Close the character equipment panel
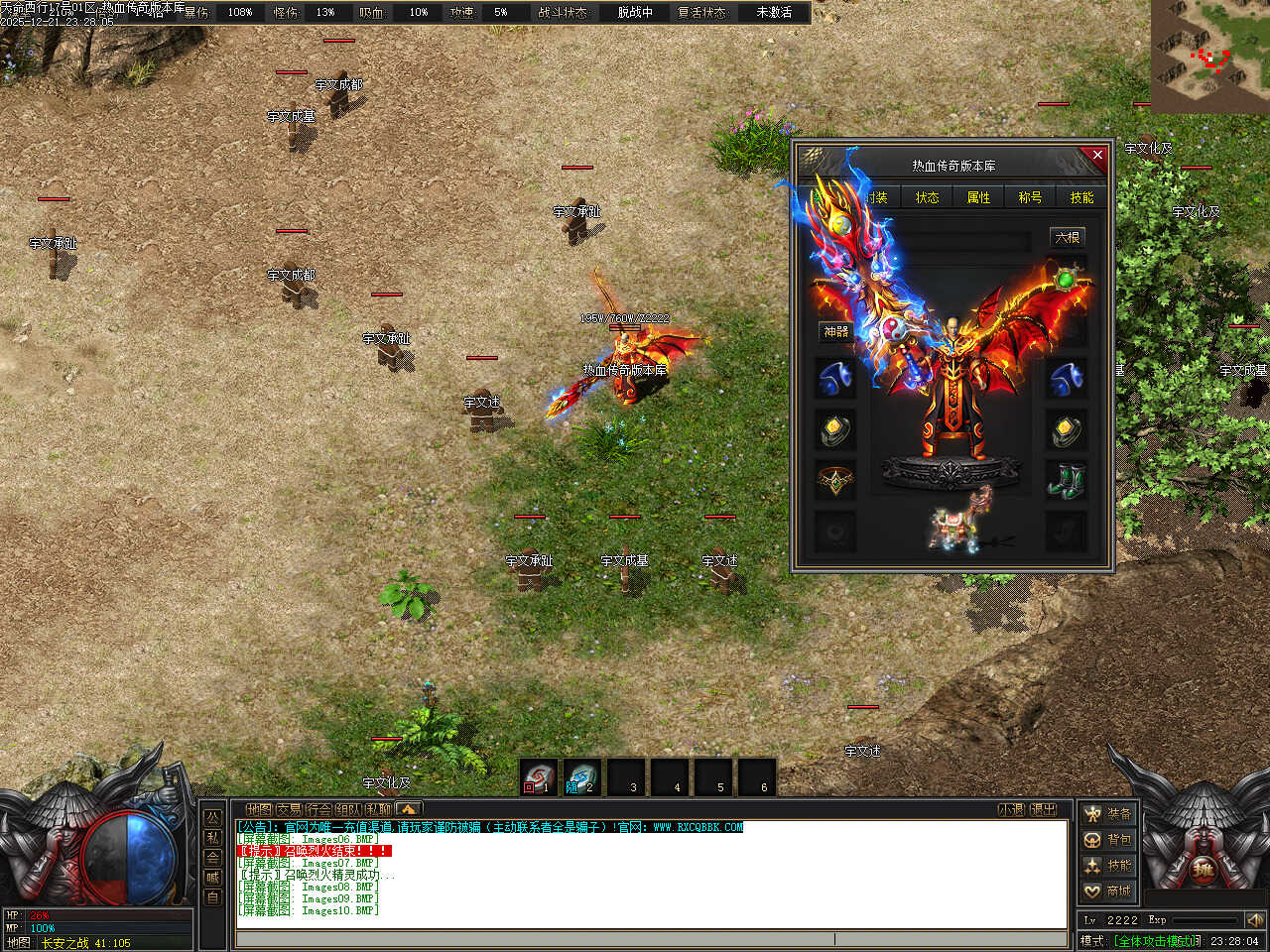The width and height of the screenshot is (1270, 952). pos(1096,155)
